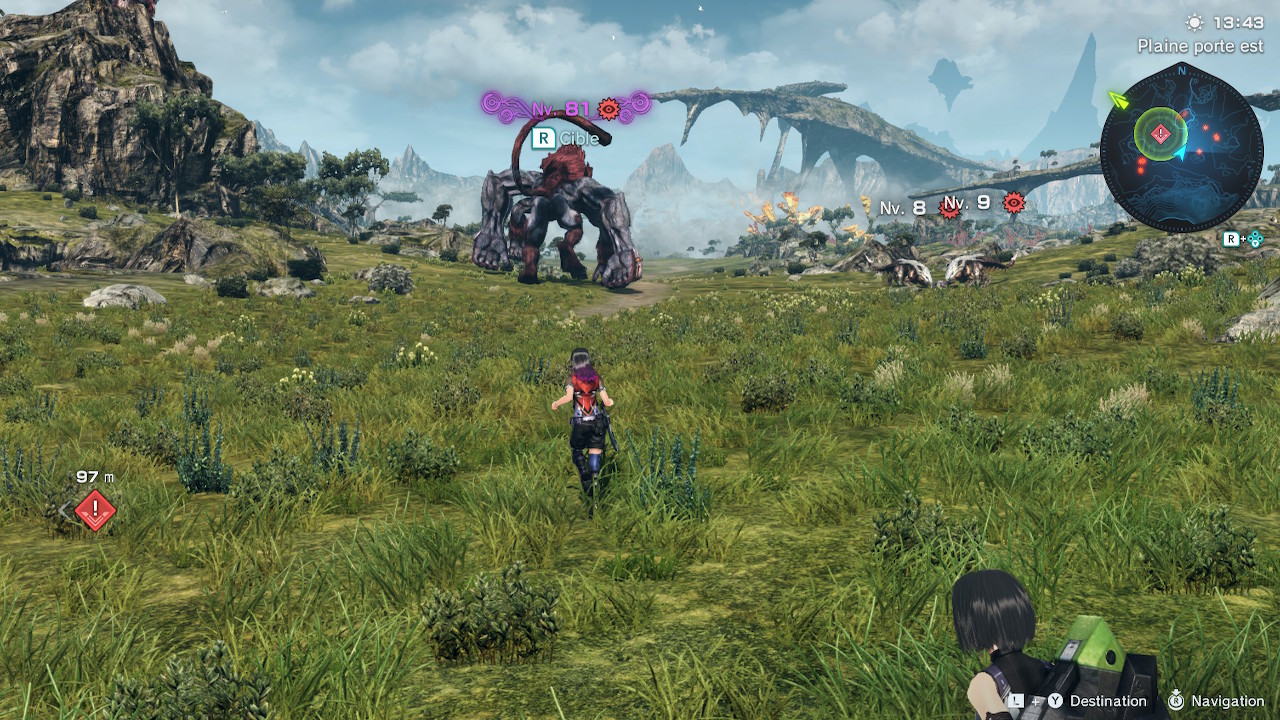
Task: Activate the Navigation option
Action: (1227, 701)
